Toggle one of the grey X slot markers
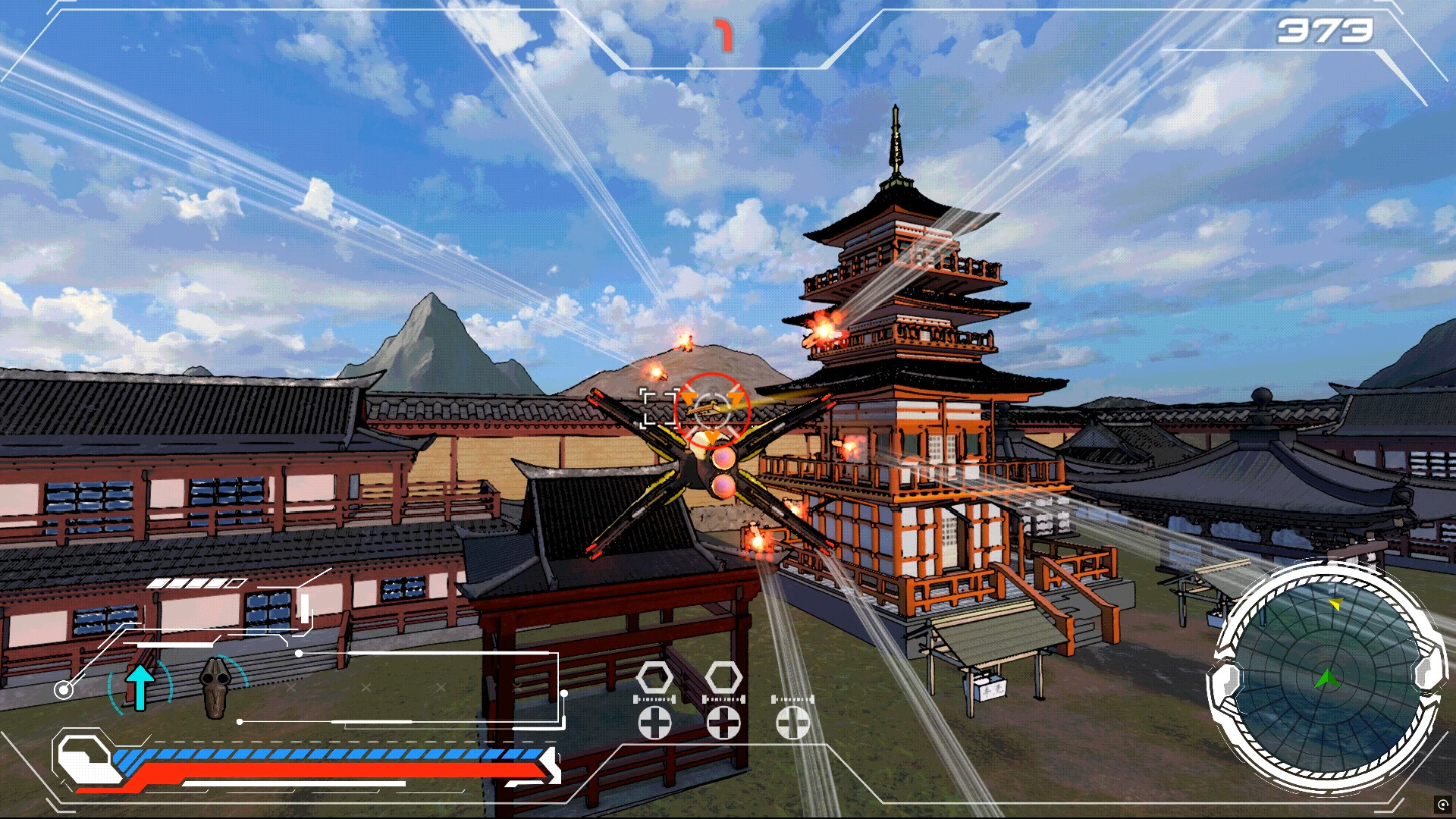This screenshot has width=1456, height=819. (x=290, y=688)
